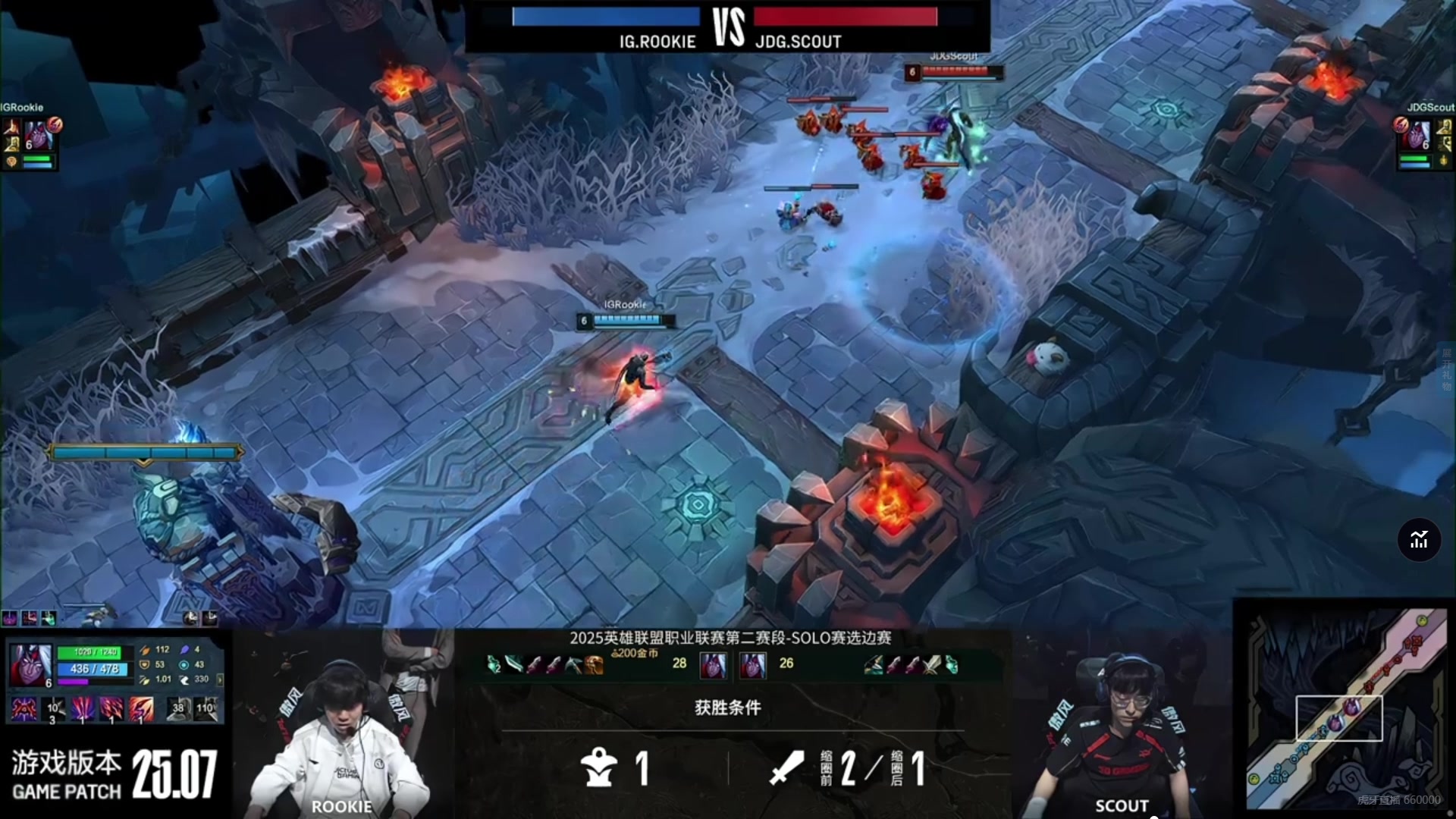Image resolution: width=1456 pixels, height=819 pixels.
Task: Click Varus's passive ability icon
Action: 23,710
